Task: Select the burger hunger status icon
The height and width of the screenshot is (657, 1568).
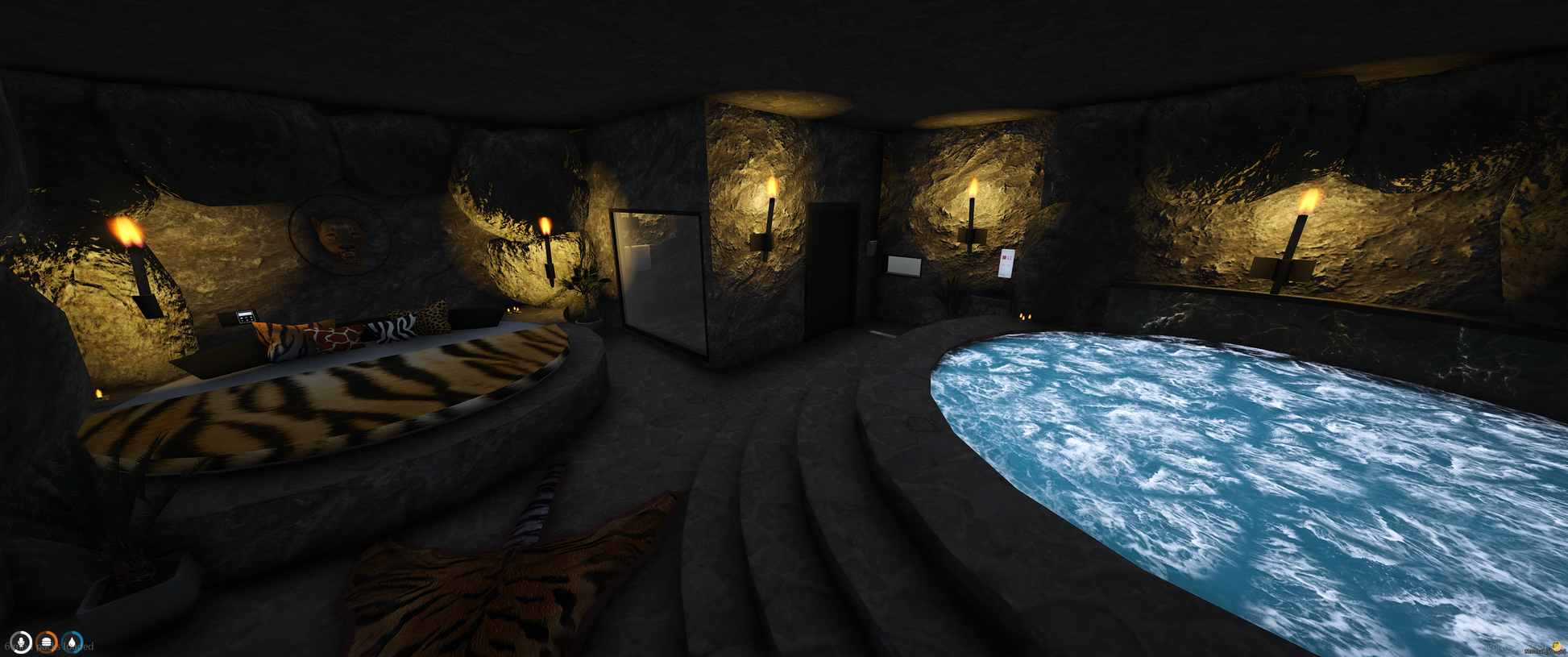Action: [47, 642]
